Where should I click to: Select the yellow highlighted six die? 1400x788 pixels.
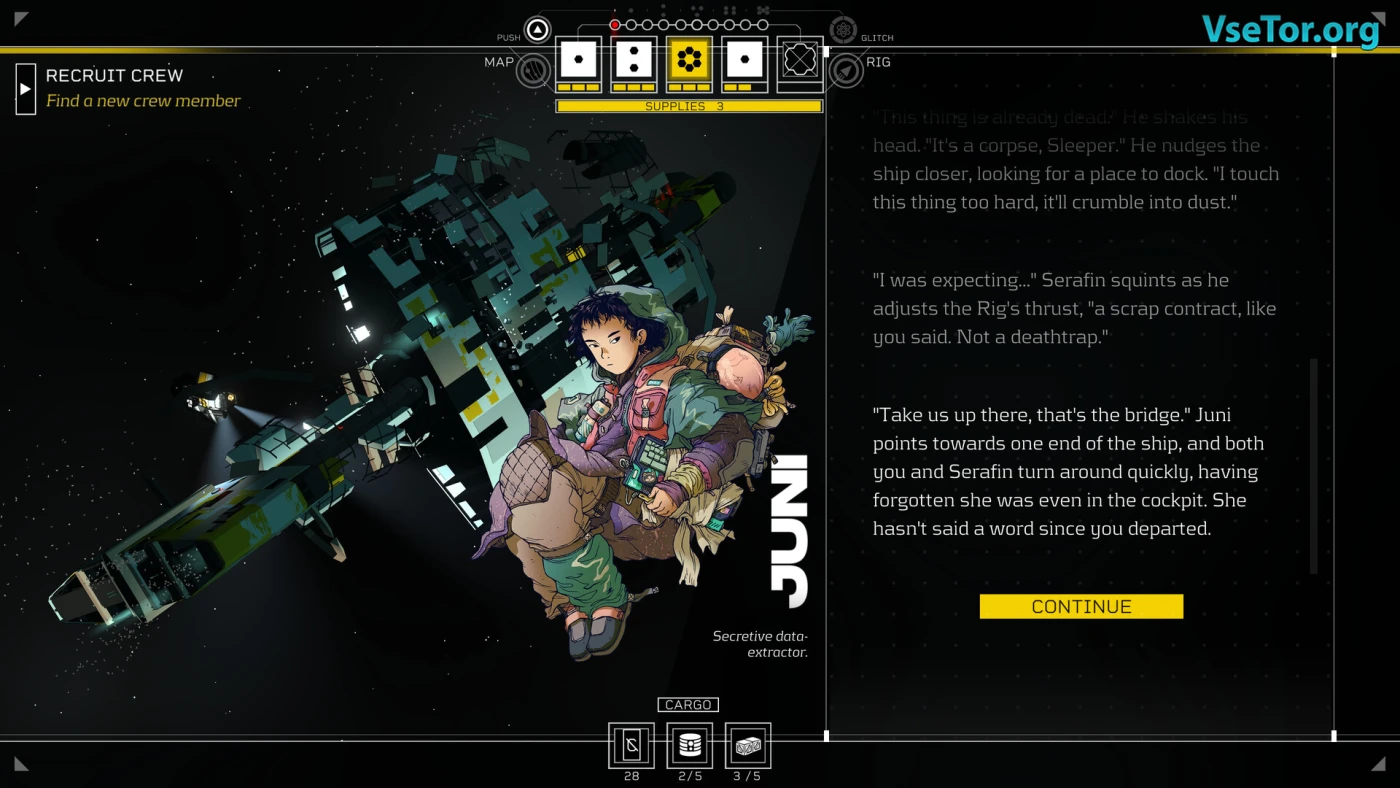click(689, 60)
